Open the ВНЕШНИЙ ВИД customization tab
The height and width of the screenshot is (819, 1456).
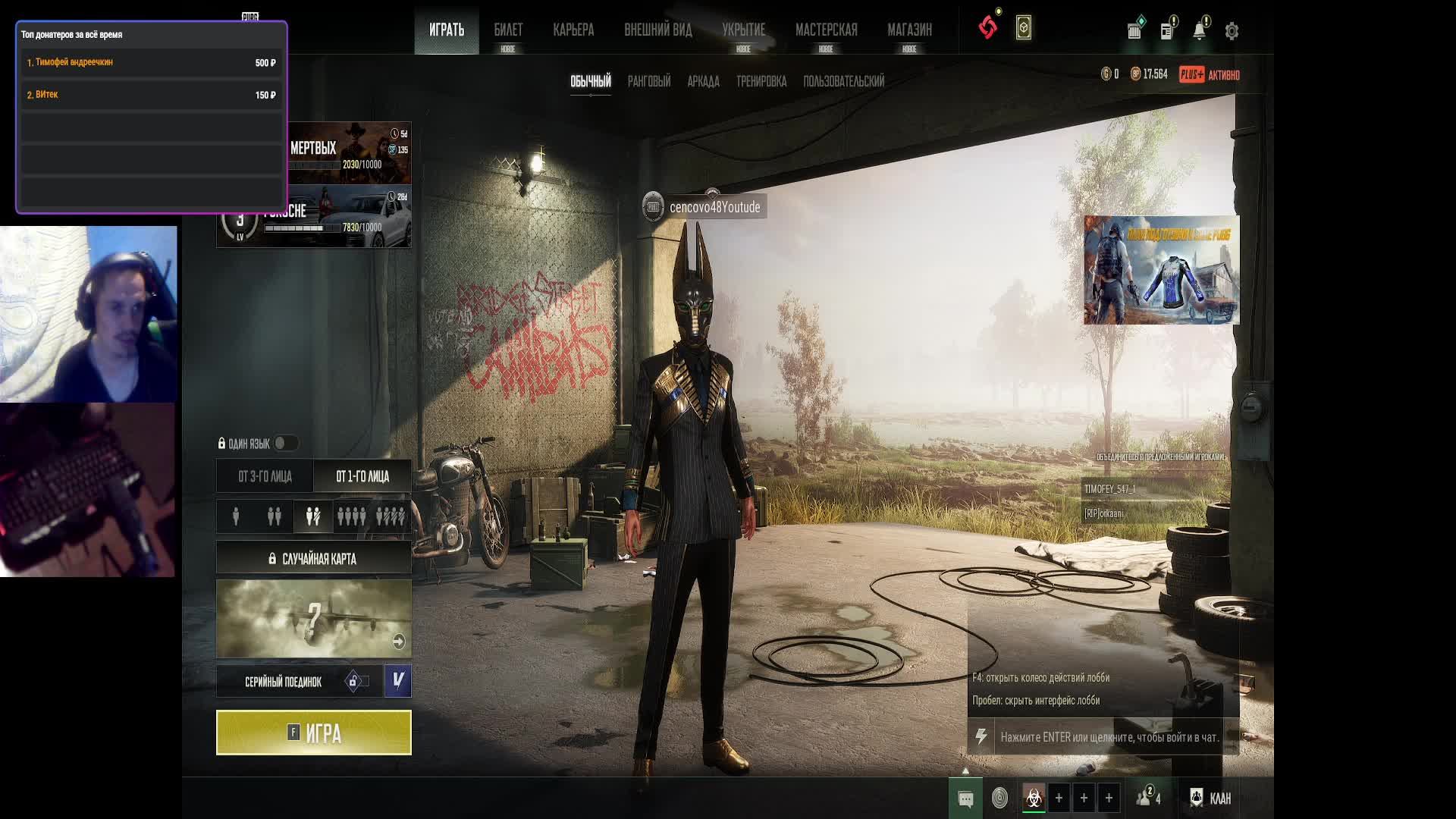click(x=657, y=30)
